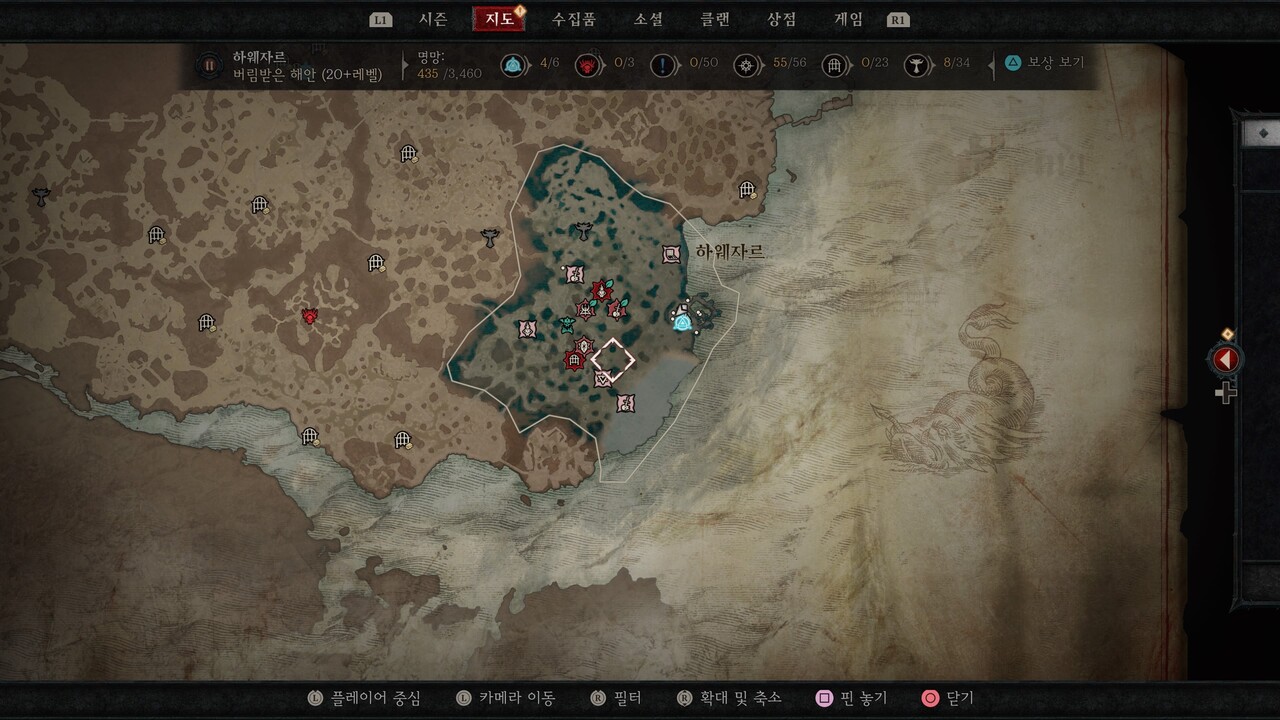Select the 지도 map tab

click(499, 19)
